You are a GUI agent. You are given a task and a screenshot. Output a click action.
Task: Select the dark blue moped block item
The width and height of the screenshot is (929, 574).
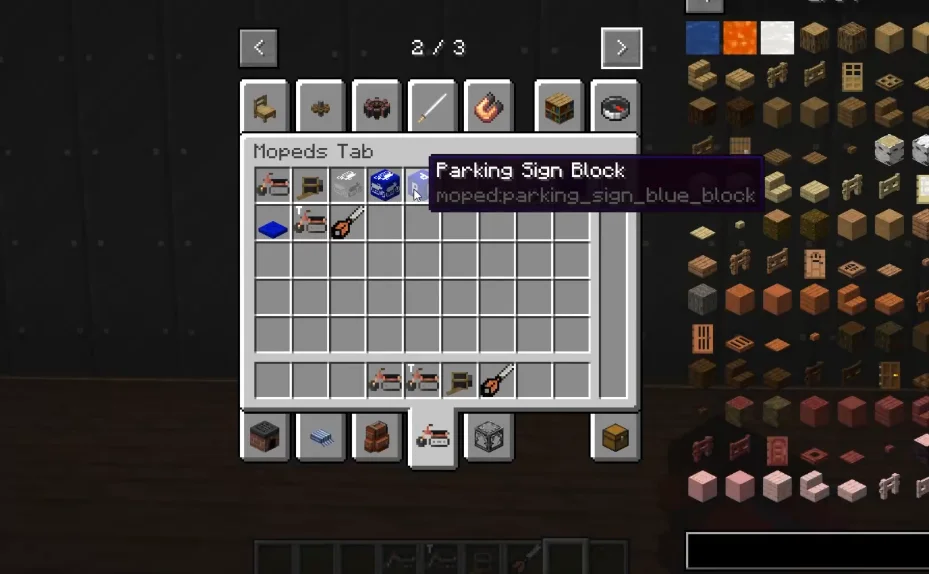click(385, 185)
